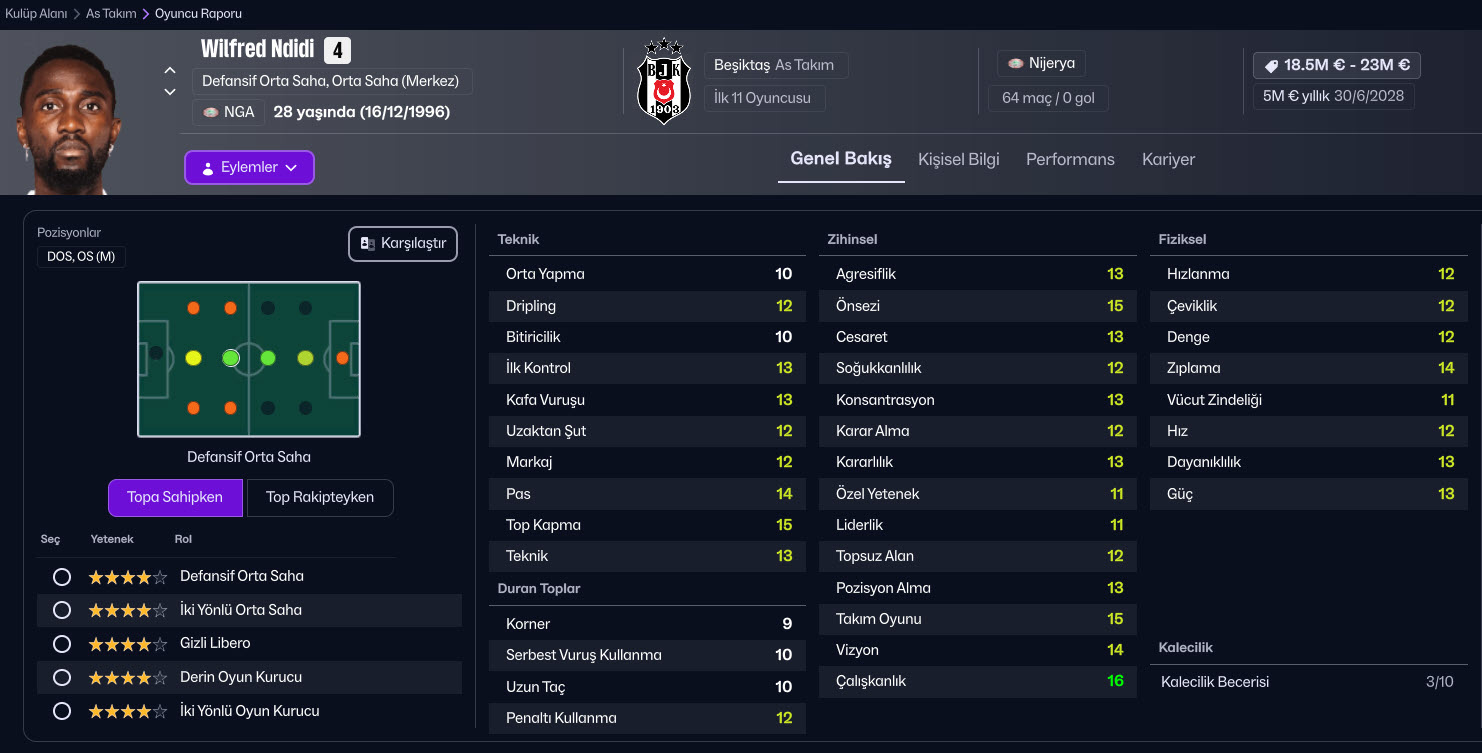This screenshot has width=1482, height=753.
Task: Open the Performans tab
Action: [1070, 159]
